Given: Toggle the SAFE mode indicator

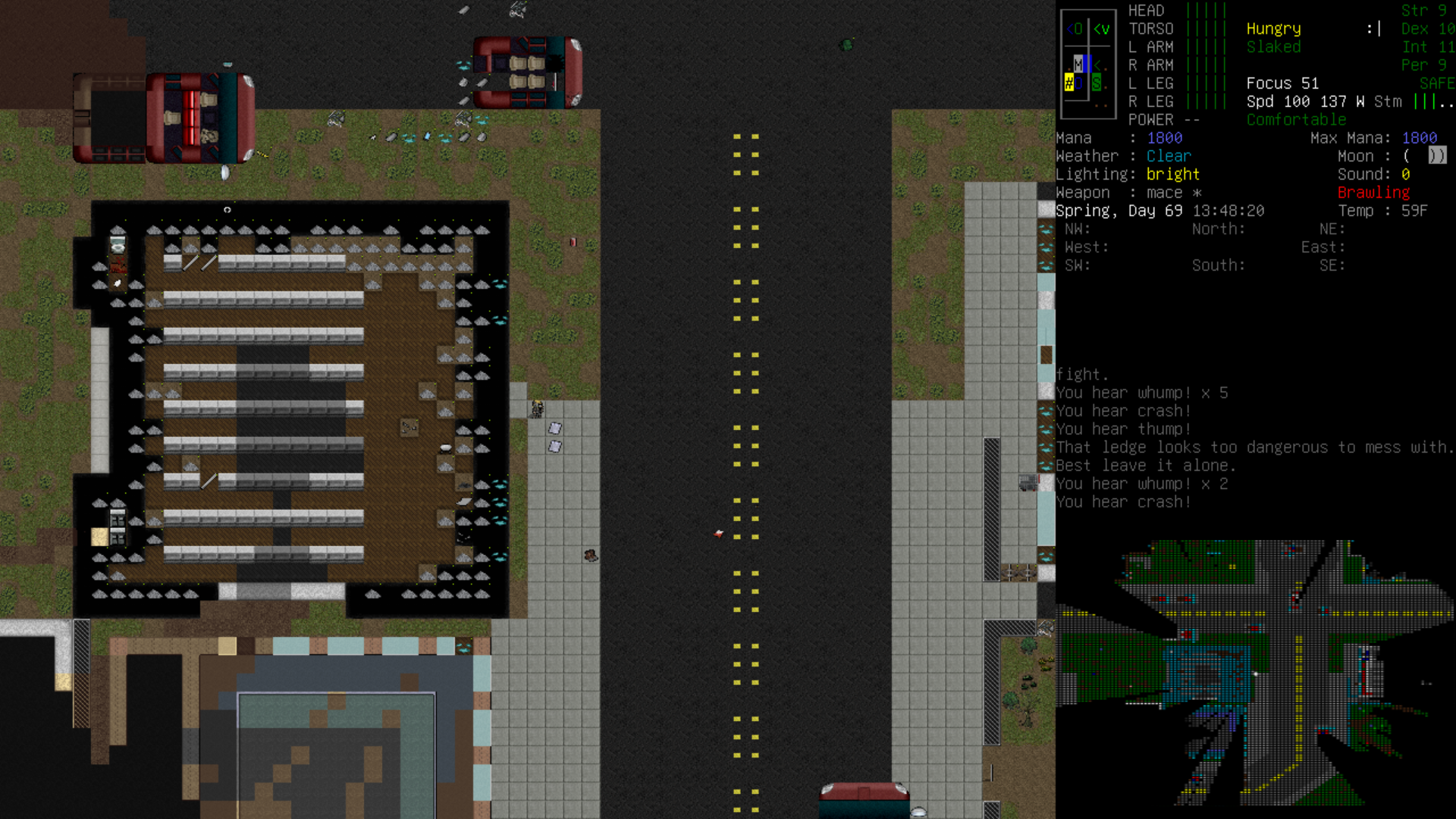Looking at the screenshot, I should point(1436,83).
